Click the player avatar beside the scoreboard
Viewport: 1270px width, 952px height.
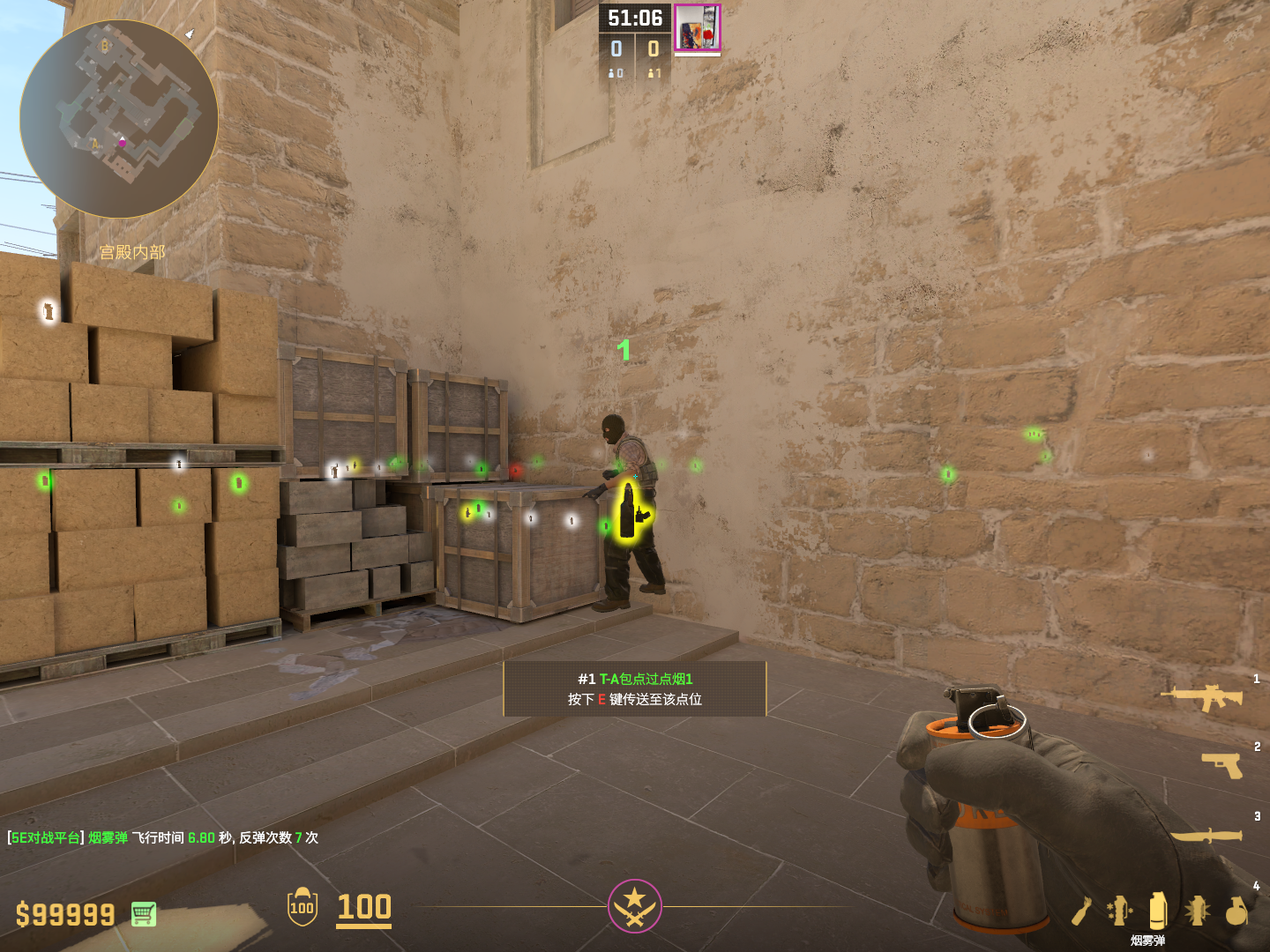pos(698,27)
